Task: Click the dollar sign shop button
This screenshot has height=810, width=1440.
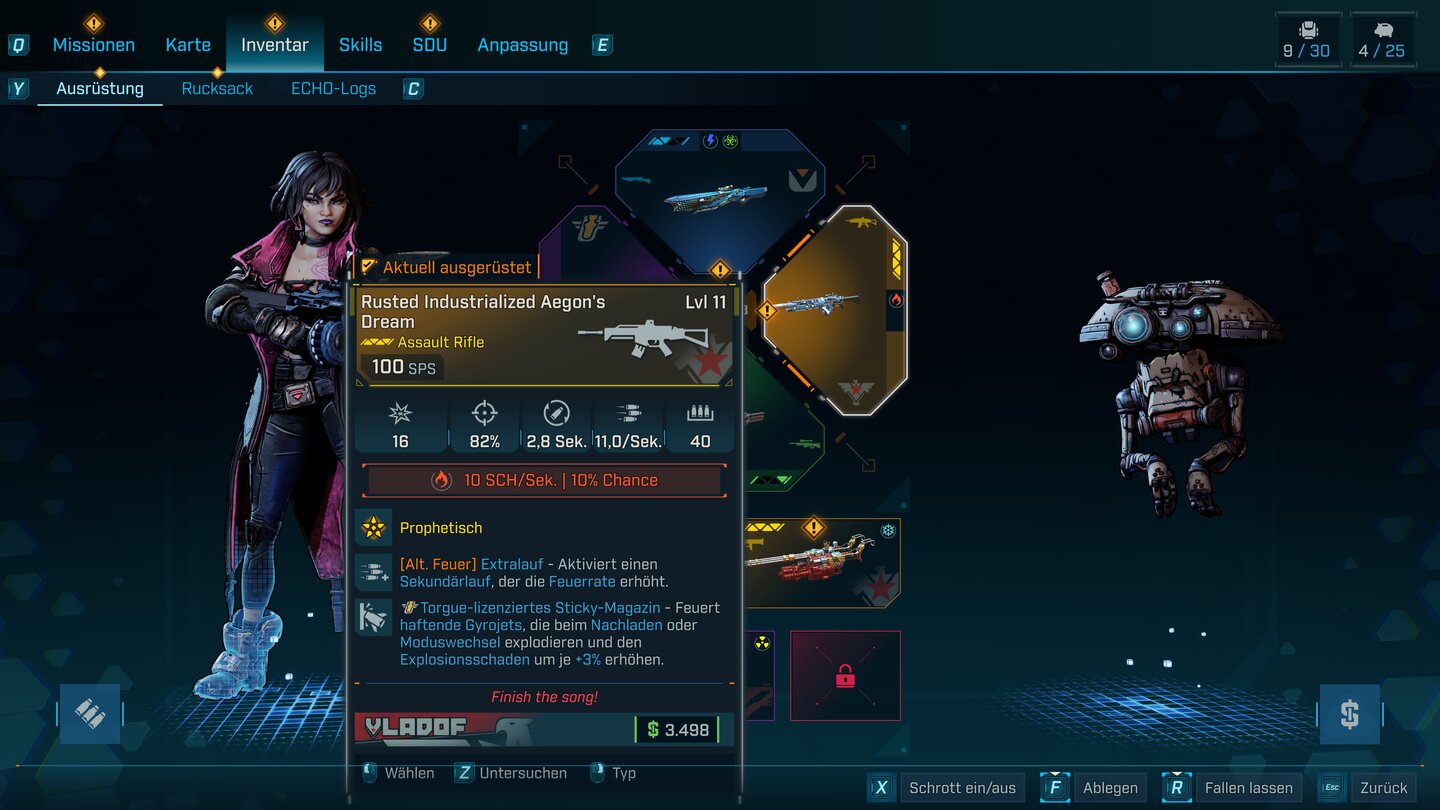Action: [1349, 714]
